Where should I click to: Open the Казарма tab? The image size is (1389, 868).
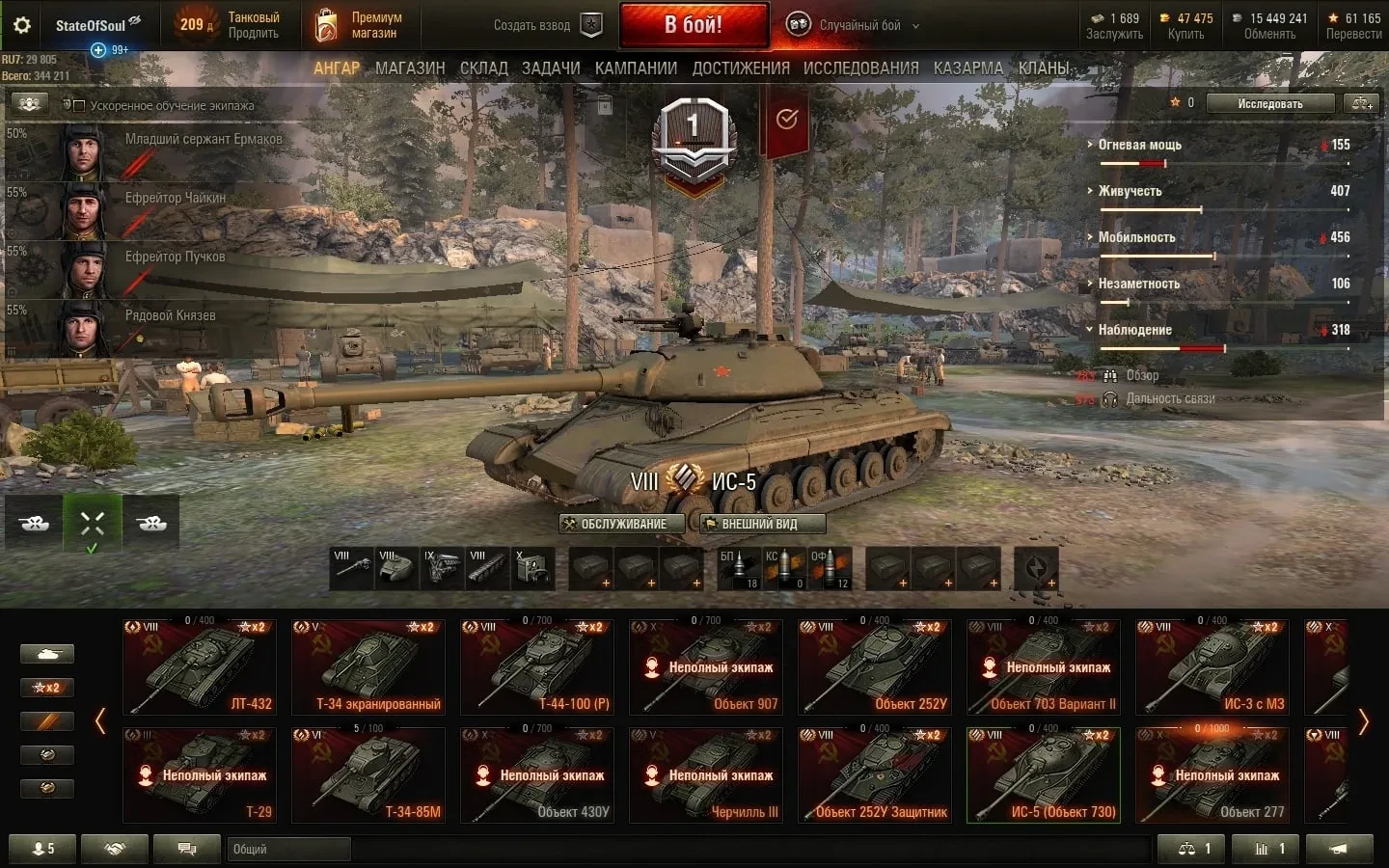(968, 68)
